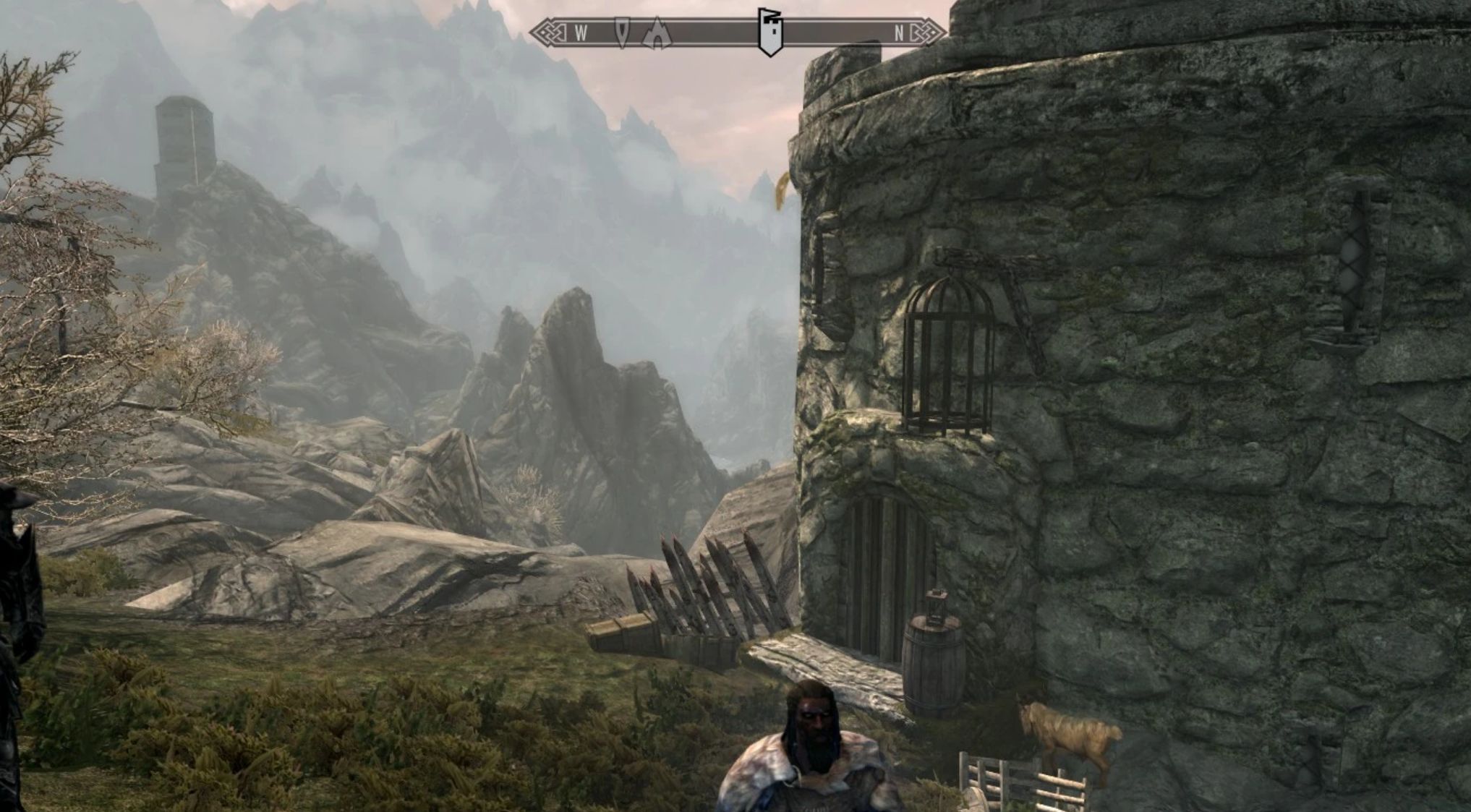Viewport: 1471px width, 812px height.
Task: Click the W heading on the compass
Action: [x=580, y=33]
